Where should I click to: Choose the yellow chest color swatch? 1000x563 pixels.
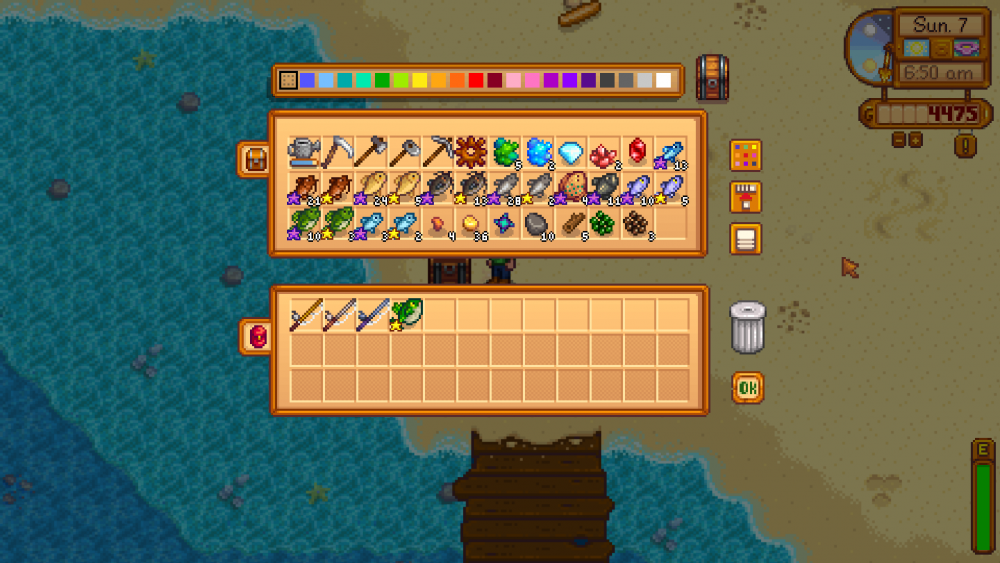pyautogui.click(x=420, y=80)
